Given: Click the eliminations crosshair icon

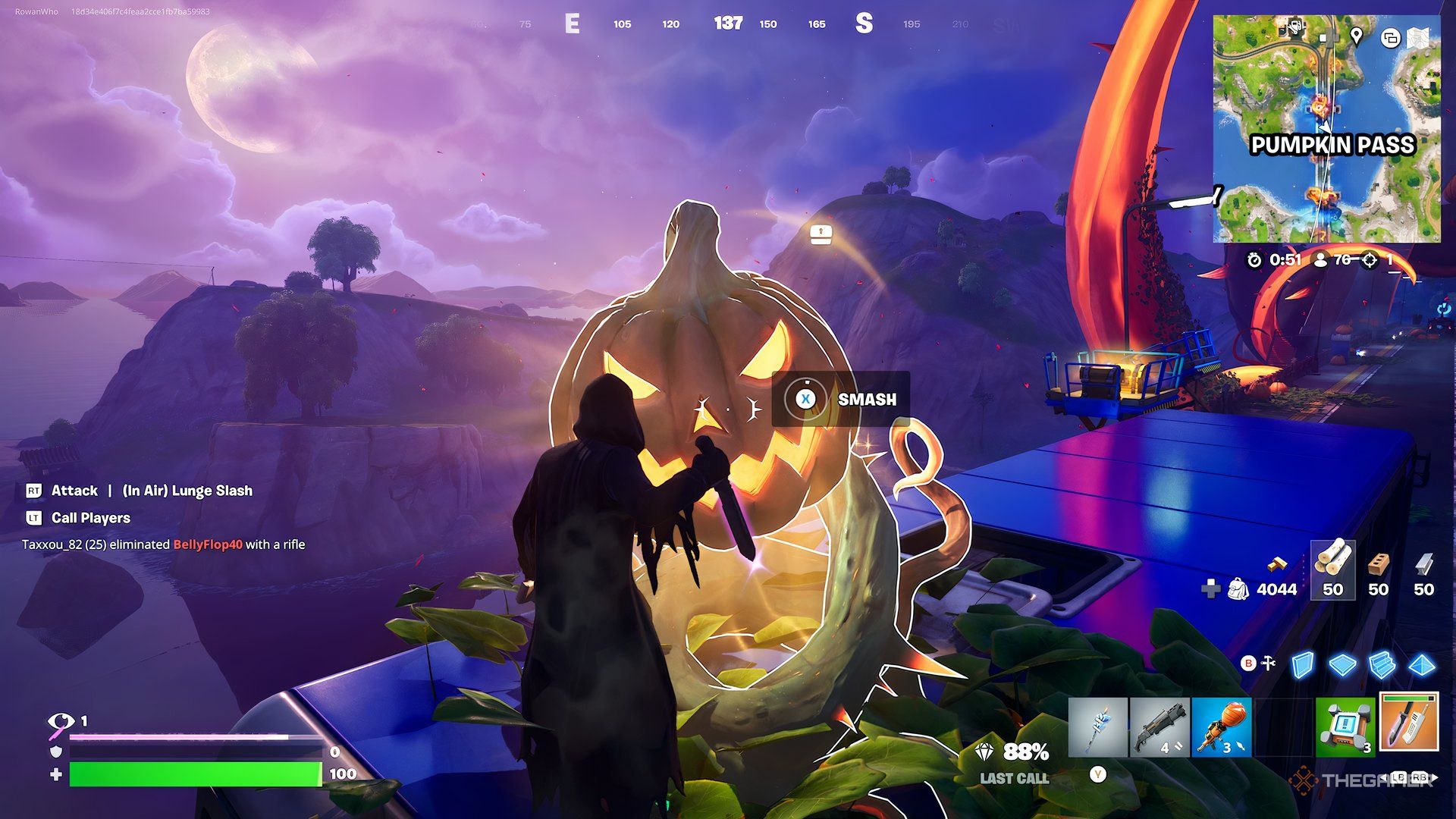Looking at the screenshot, I should (x=1369, y=261).
